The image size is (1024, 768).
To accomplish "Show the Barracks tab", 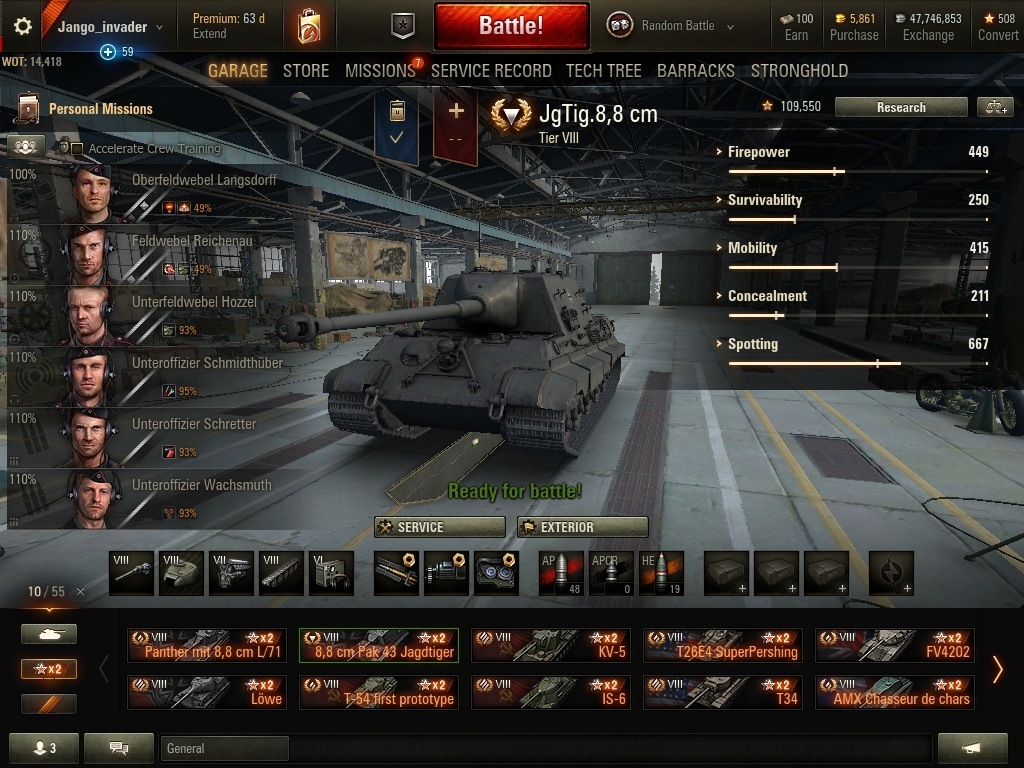I will [x=696, y=71].
